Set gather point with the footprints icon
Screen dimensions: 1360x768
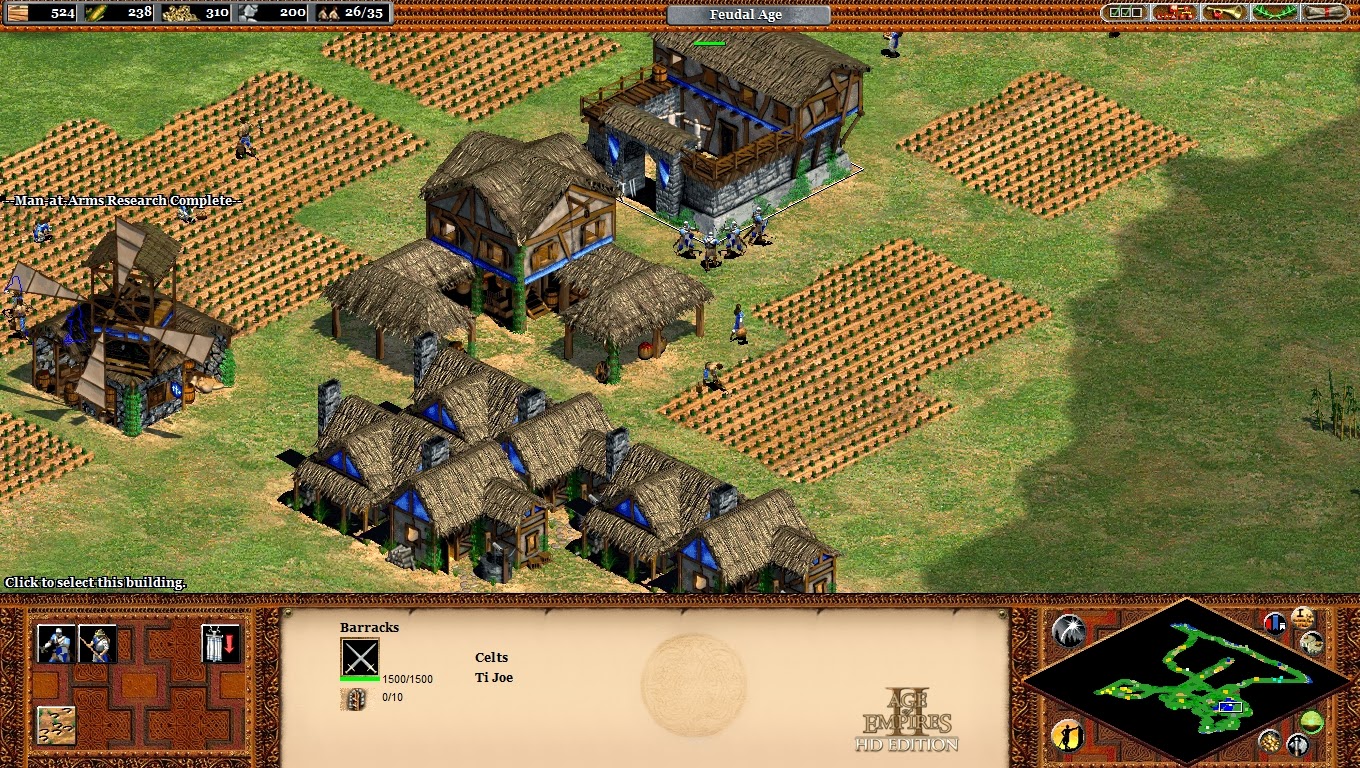56,725
